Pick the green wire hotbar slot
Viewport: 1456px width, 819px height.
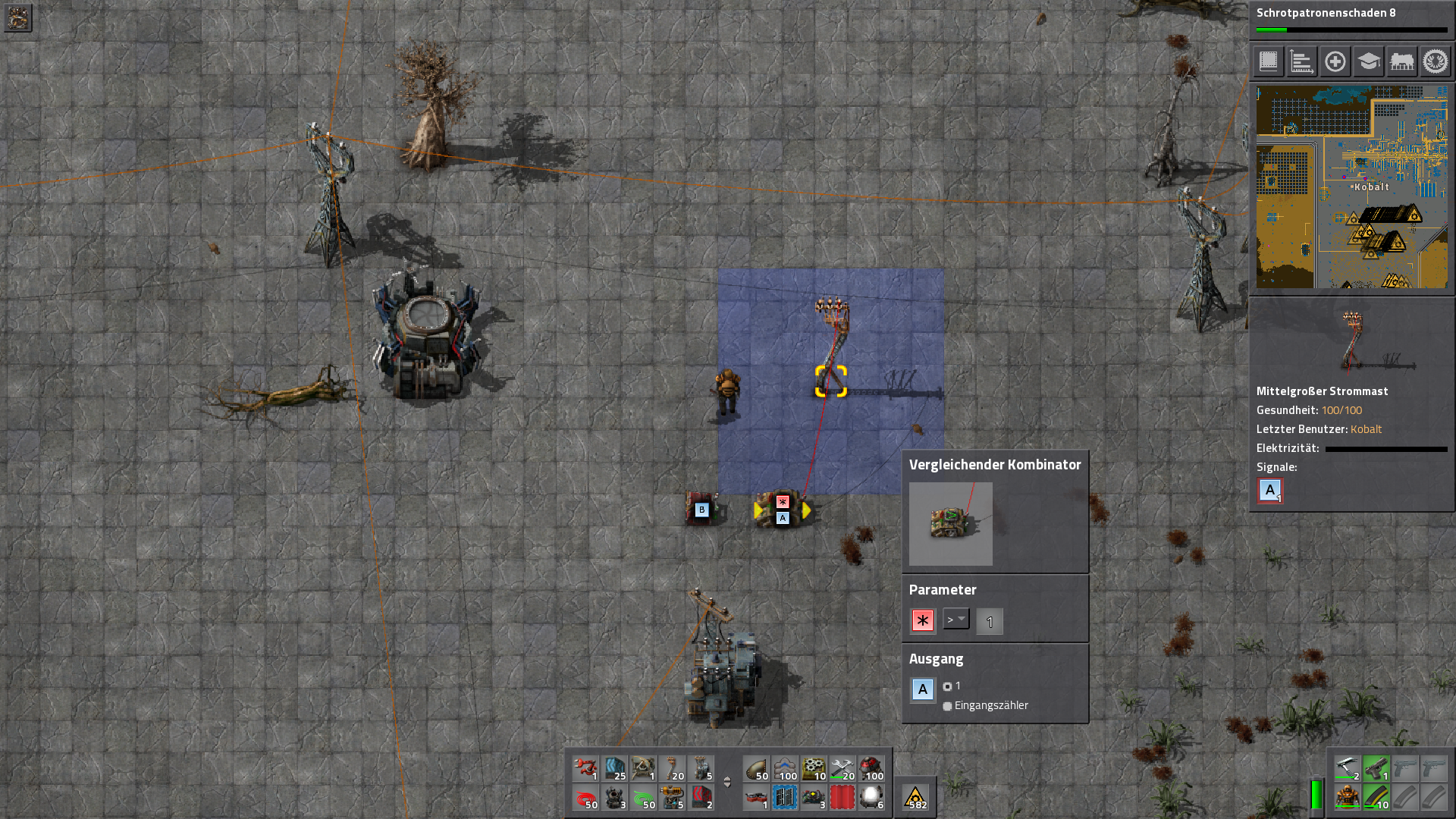click(643, 797)
